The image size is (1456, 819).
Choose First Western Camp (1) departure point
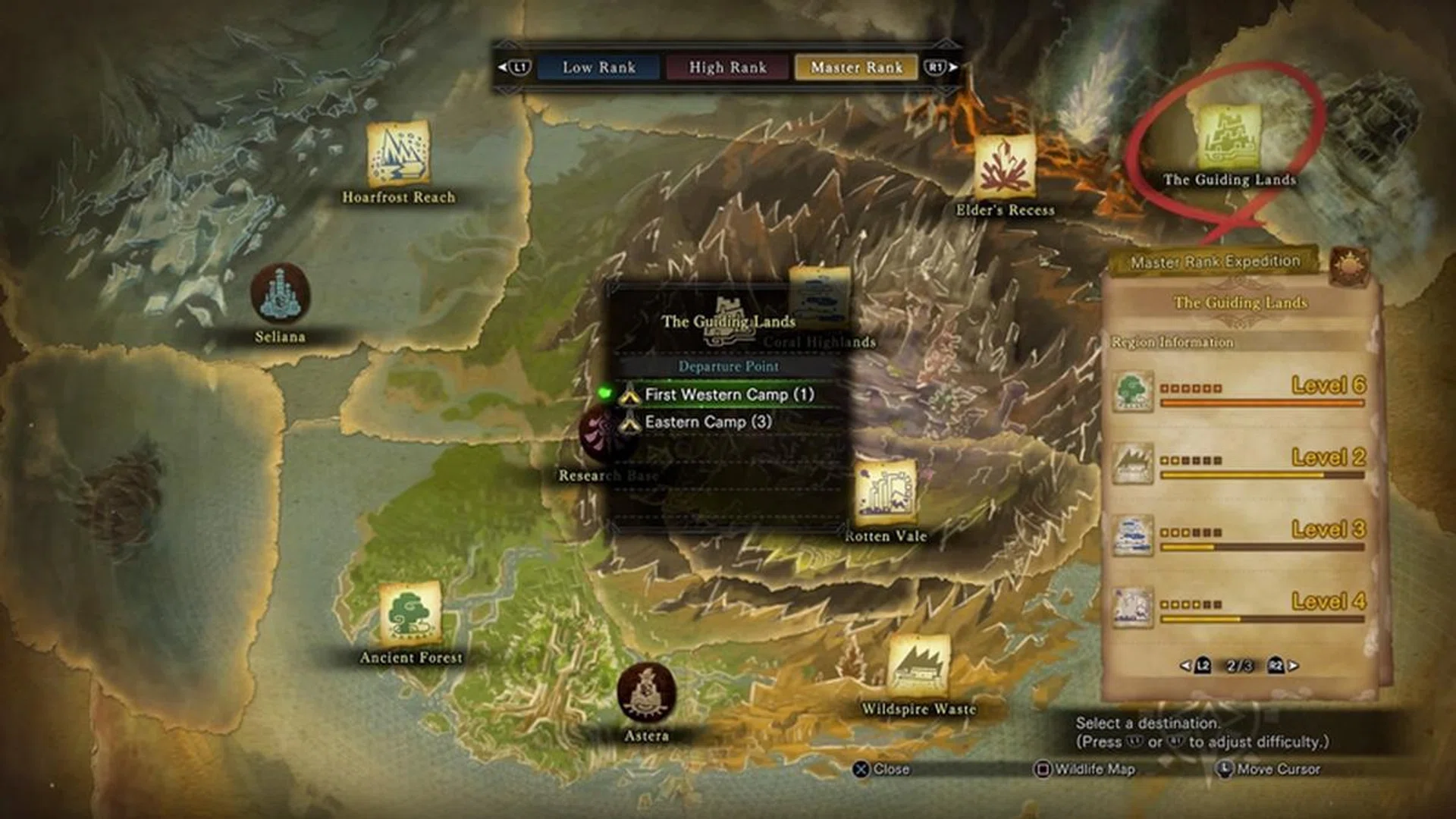click(x=728, y=394)
